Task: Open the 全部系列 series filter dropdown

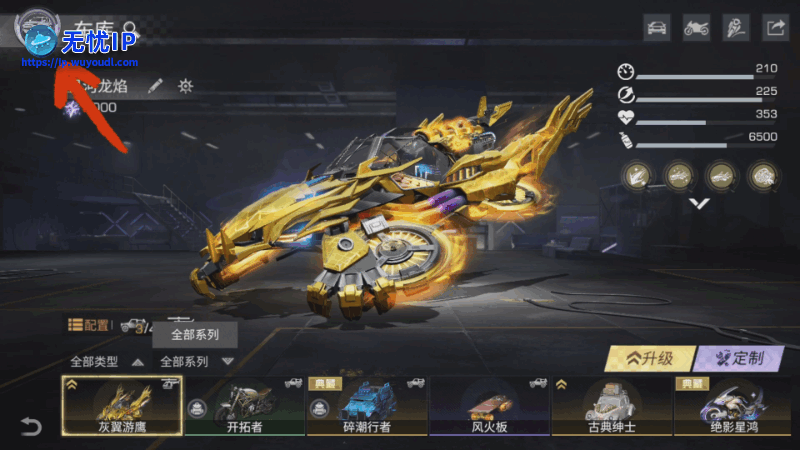Action: point(196,361)
